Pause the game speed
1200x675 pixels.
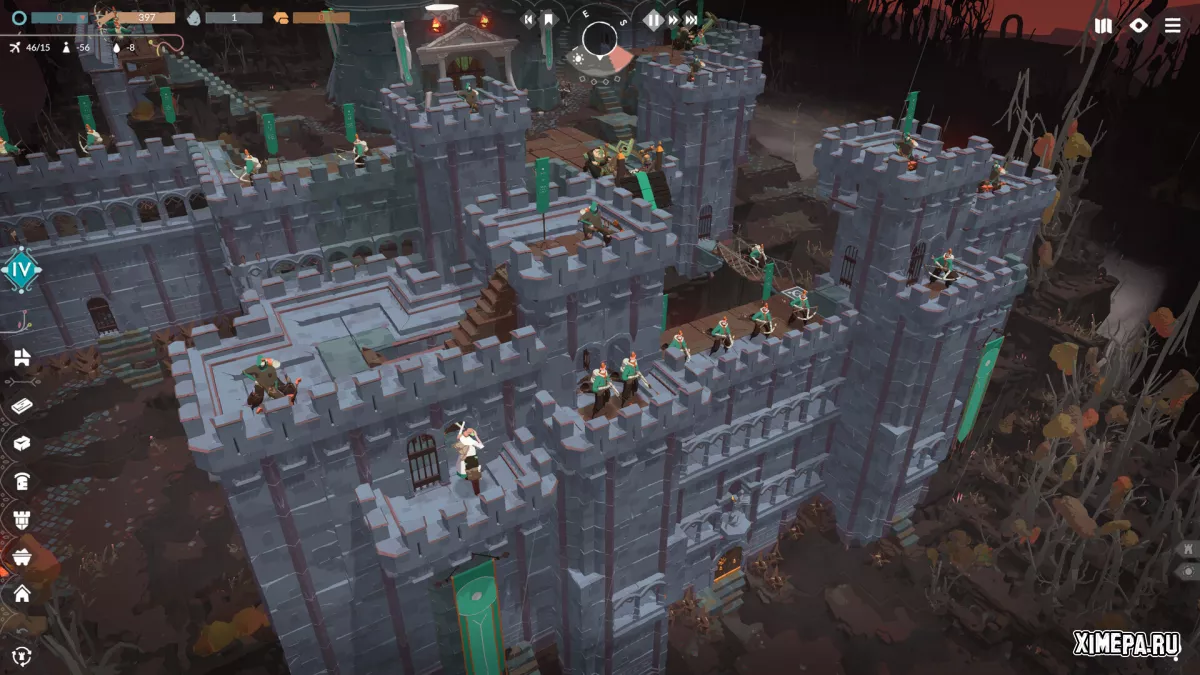654,19
